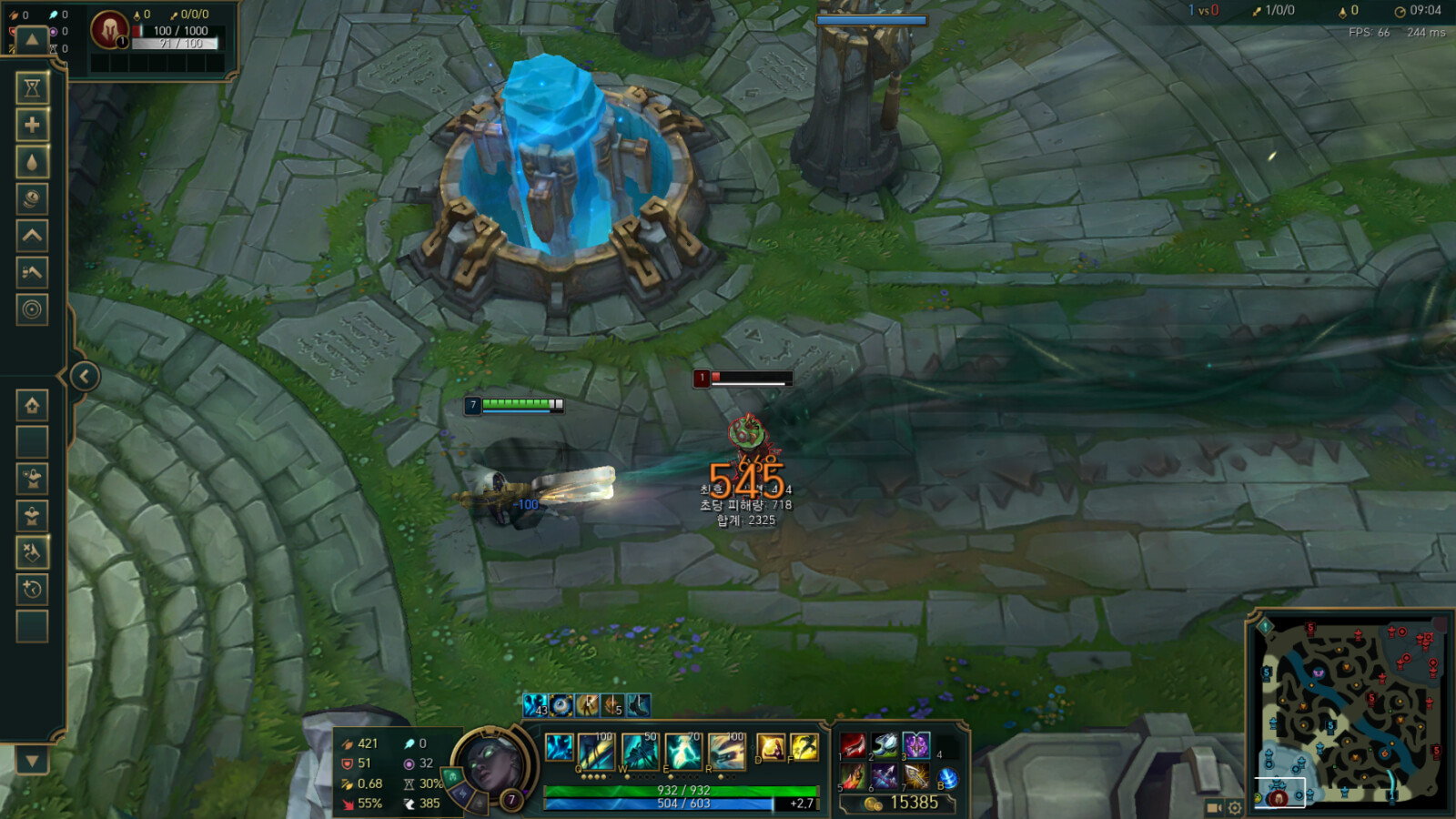Activate the blue recall button
Screen dimensions: 1456x819
coord(947,778)
